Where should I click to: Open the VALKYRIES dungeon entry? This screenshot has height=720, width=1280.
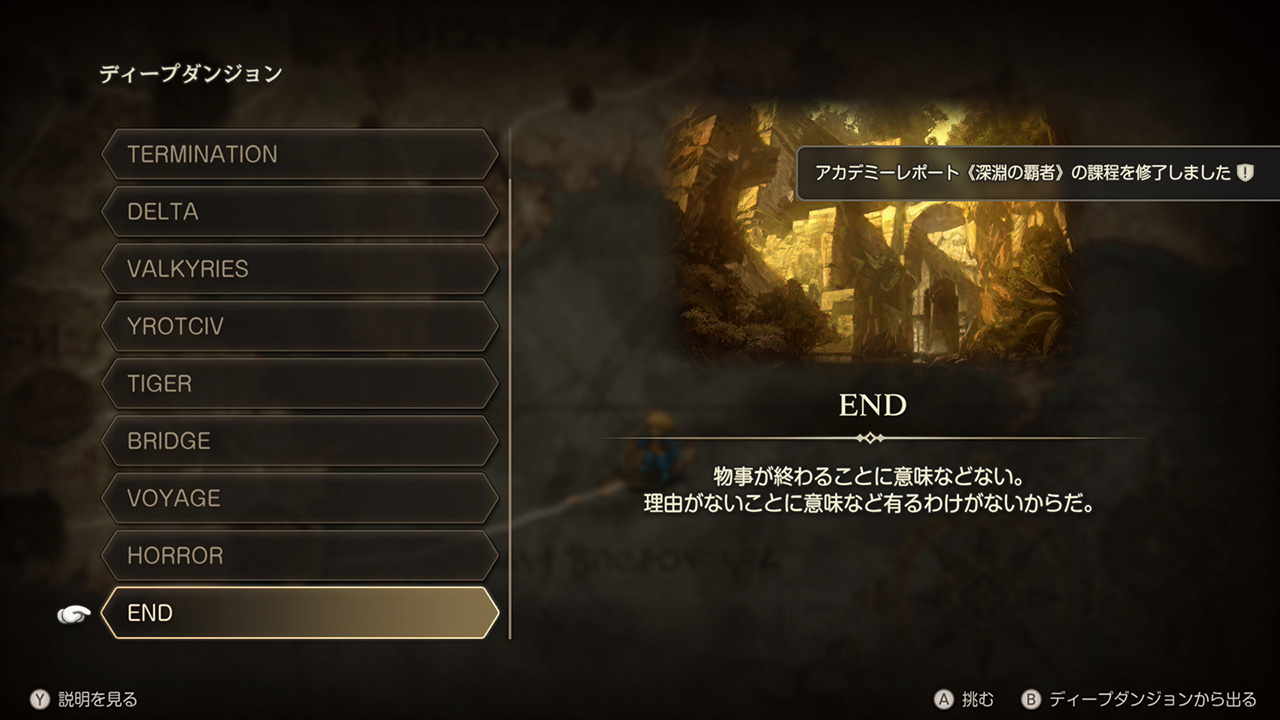(300, 269)
